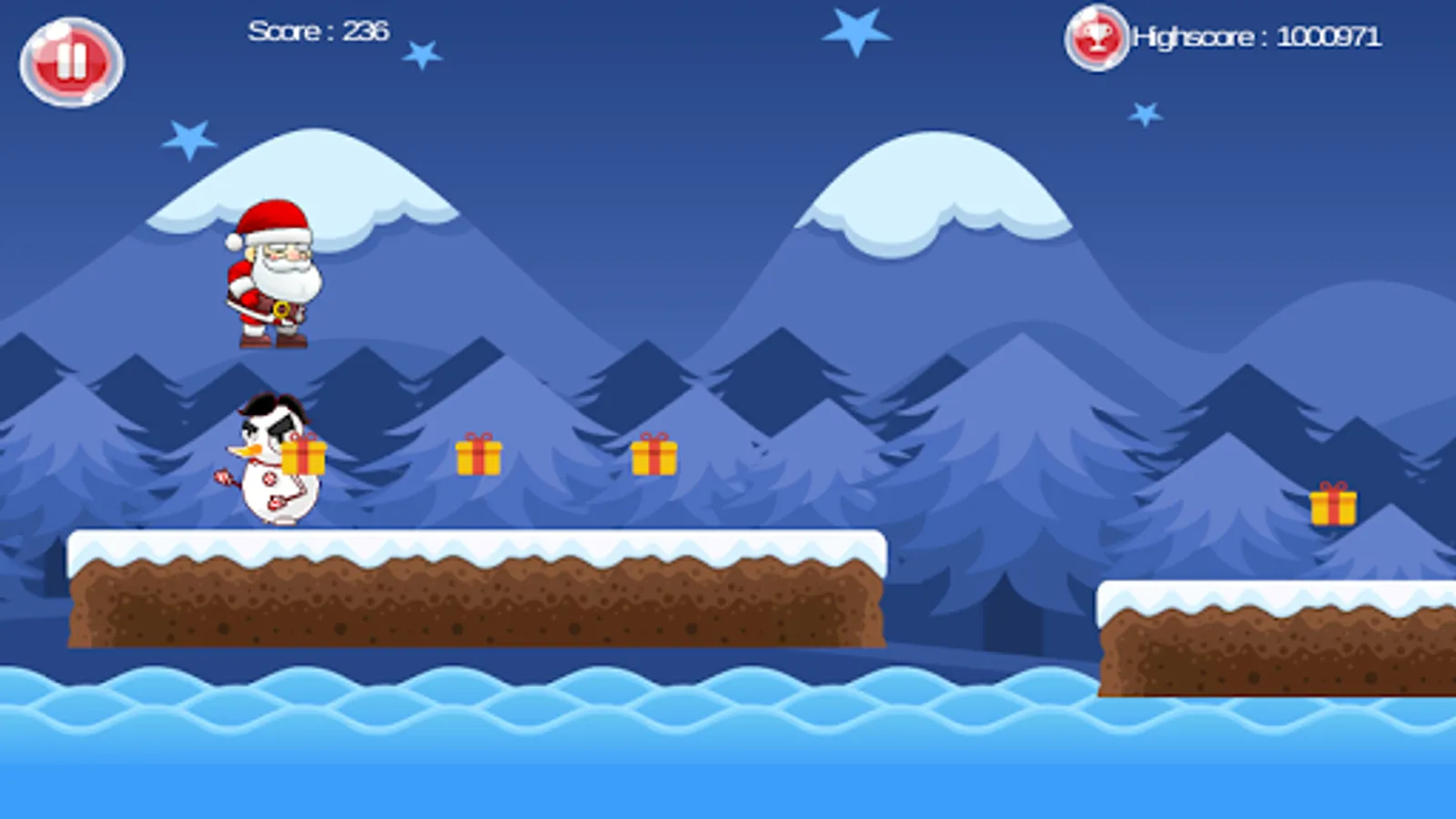The height and width of the screenshot is (819, 1456).
Task: Click the gift above the right platform
Action: 1334,508
